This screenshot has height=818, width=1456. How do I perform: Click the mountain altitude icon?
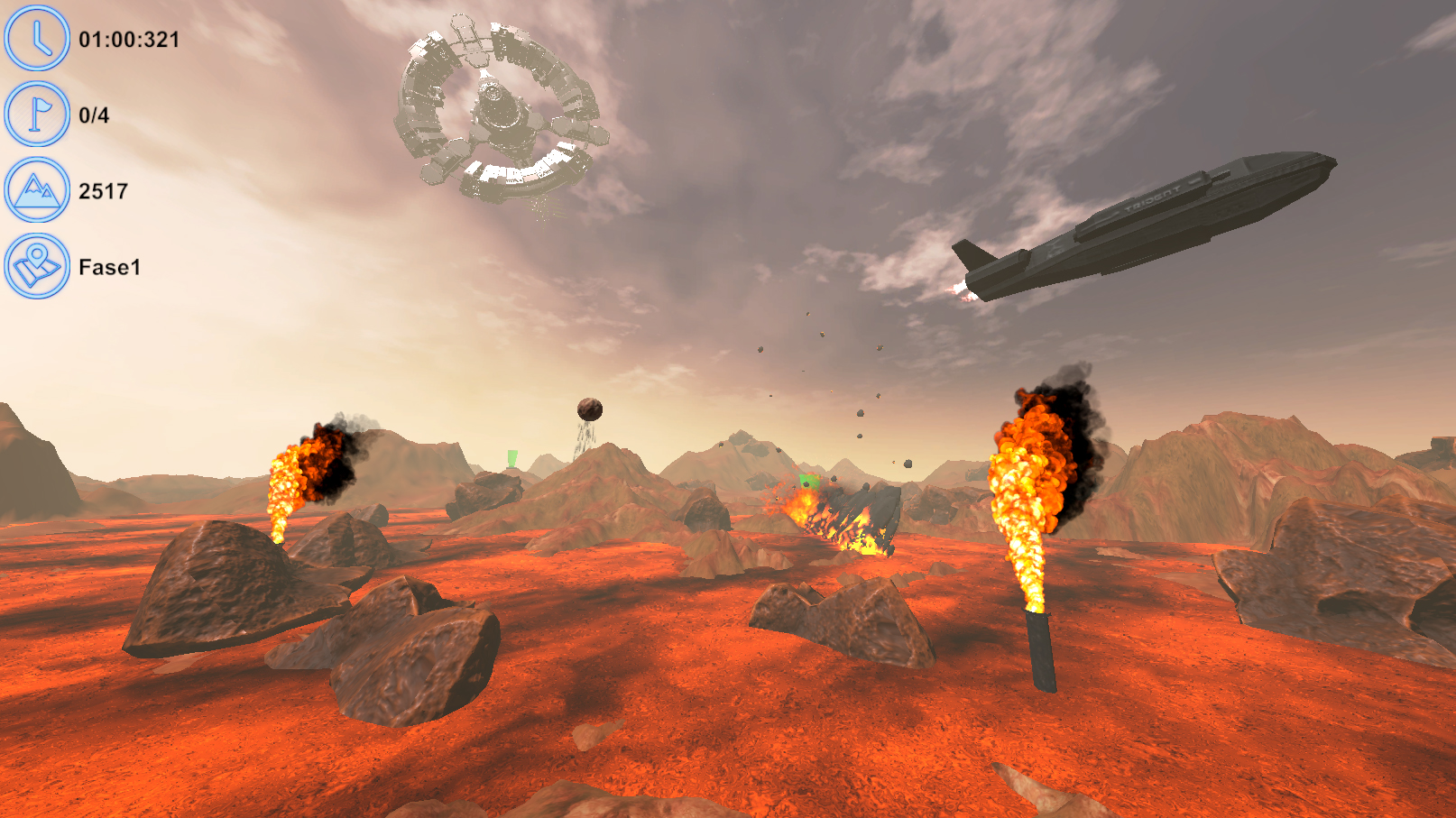click(x=37, y=190)
